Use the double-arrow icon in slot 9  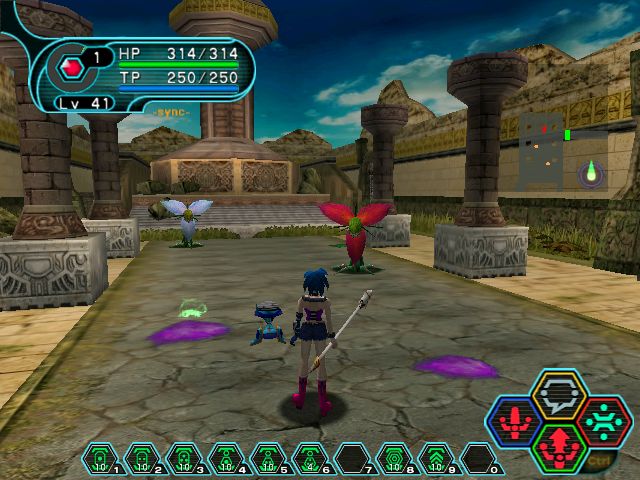pos(436,459)
